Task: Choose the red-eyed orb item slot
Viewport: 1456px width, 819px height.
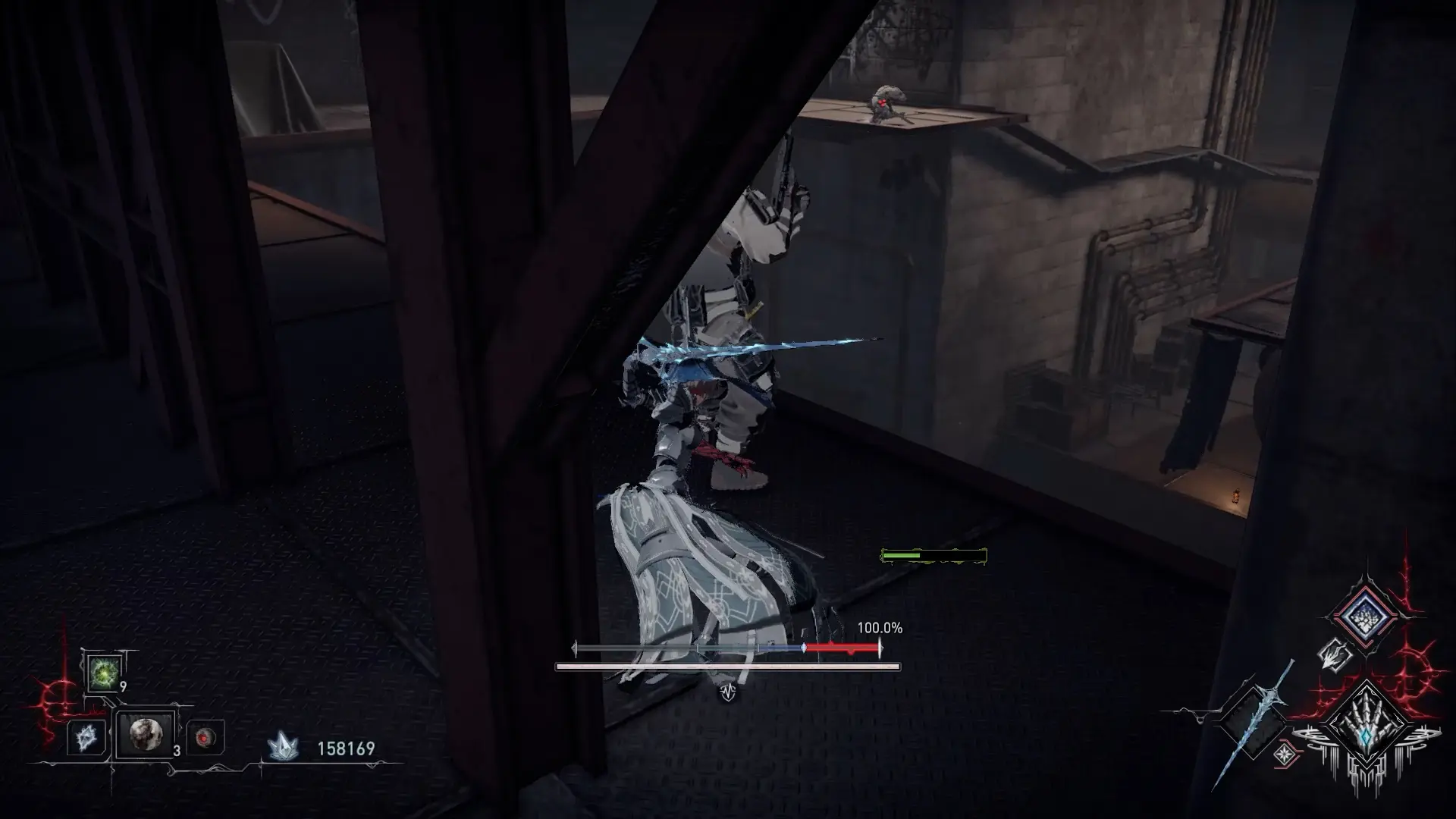Action: [x=205, y=737]
